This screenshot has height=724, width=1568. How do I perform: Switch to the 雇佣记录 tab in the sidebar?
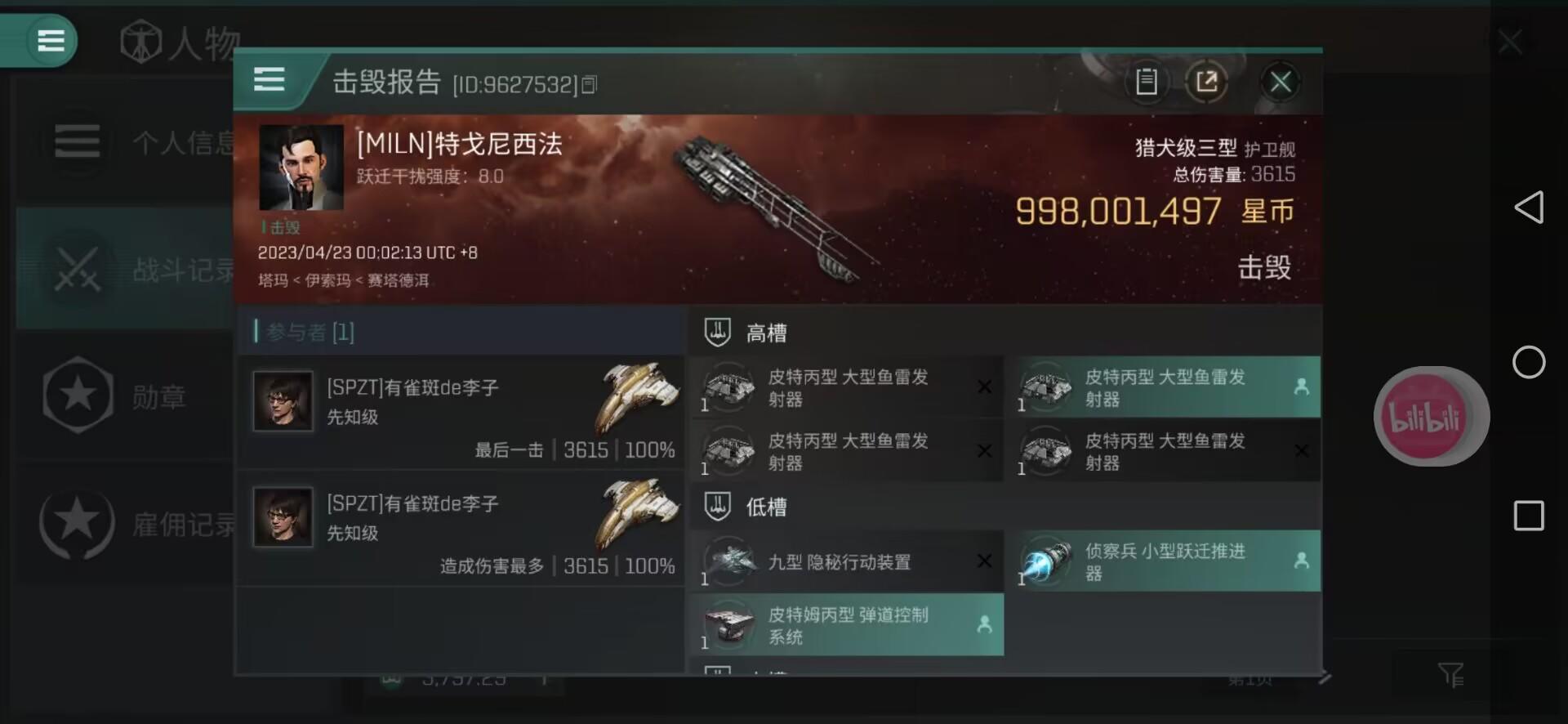click(x=78, y=525)
